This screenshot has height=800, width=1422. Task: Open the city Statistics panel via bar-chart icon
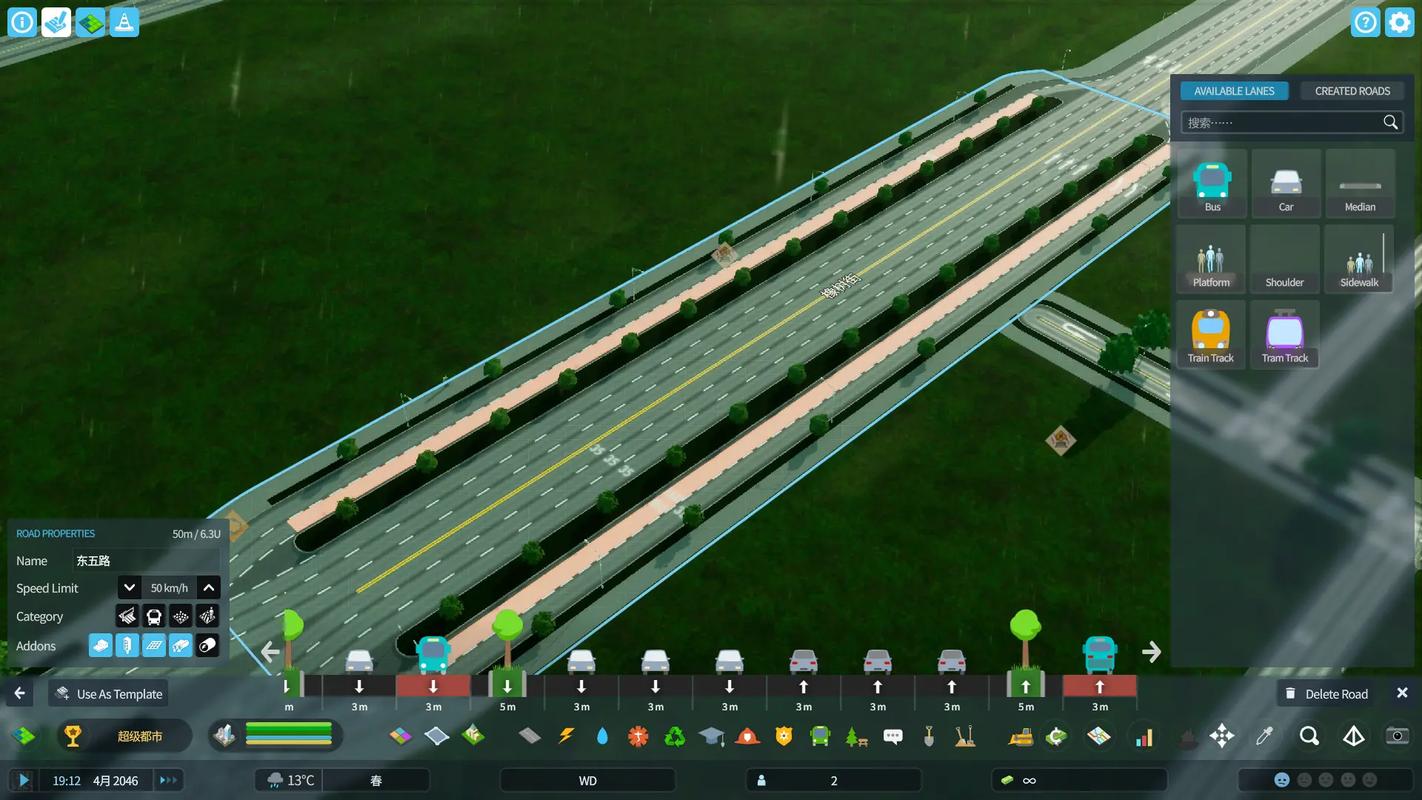[1145, 736]
